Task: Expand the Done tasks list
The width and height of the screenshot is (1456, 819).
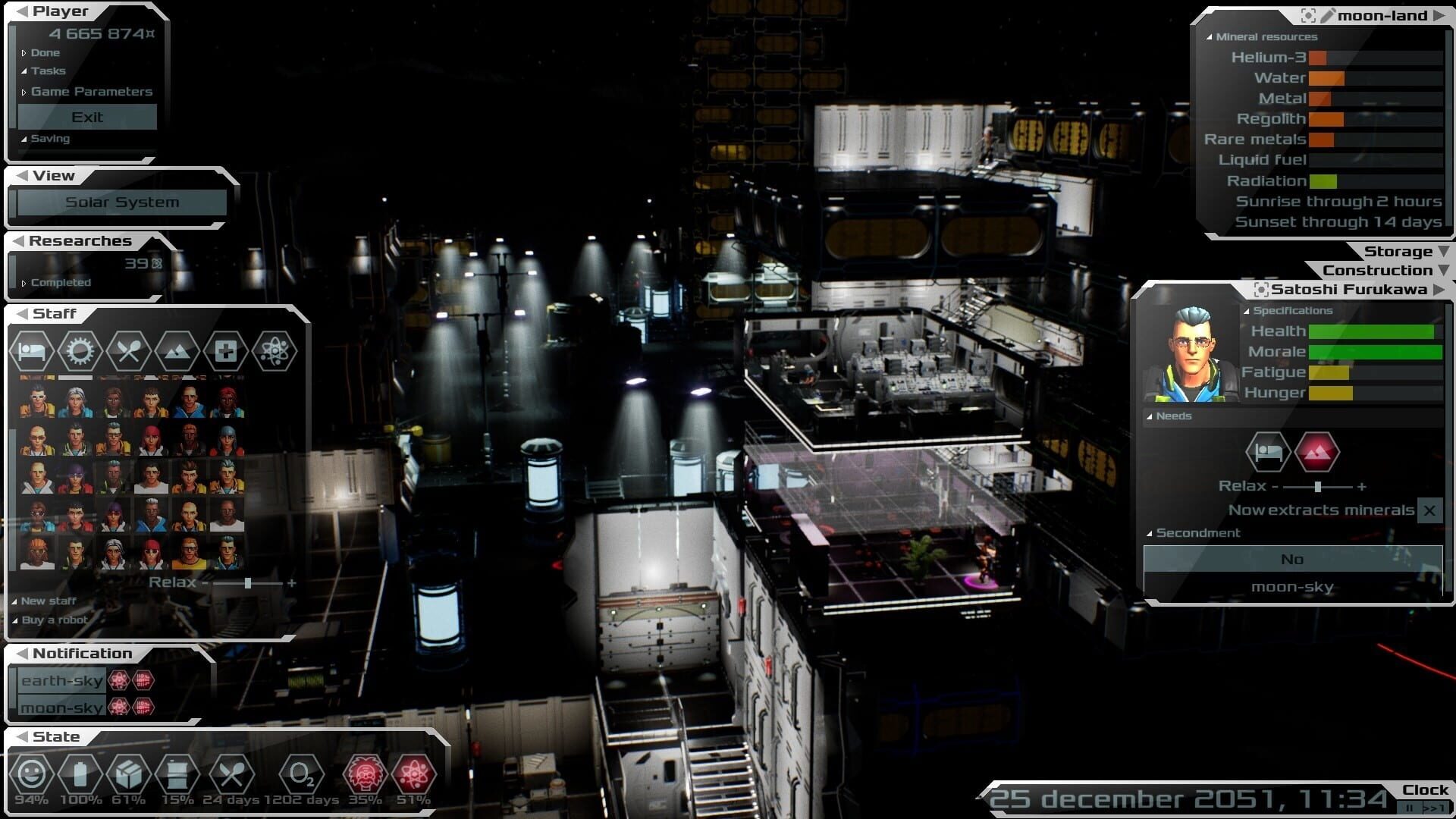Action: (45, 53)
